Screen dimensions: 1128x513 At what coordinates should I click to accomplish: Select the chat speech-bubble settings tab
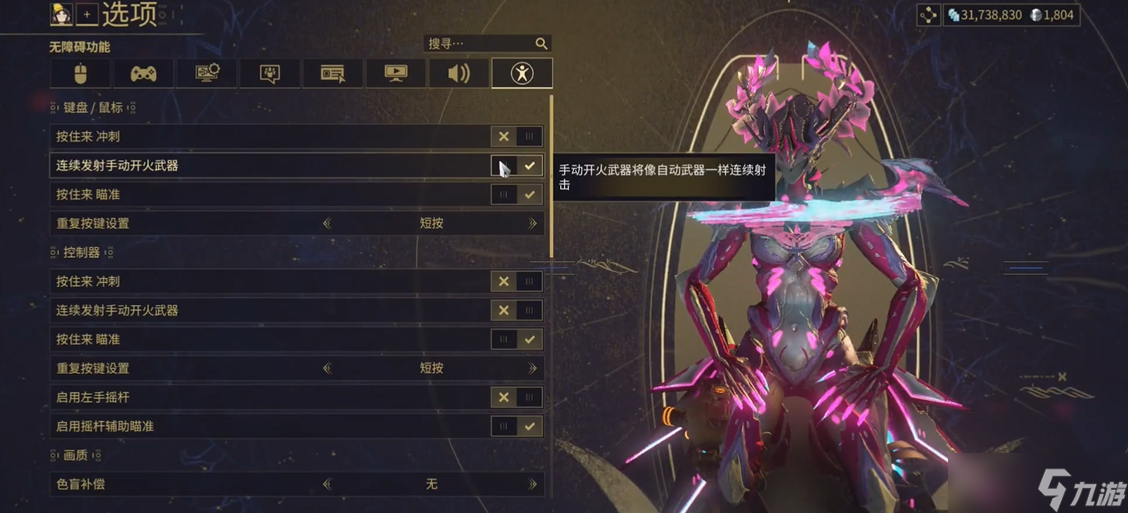click(269, 73)
